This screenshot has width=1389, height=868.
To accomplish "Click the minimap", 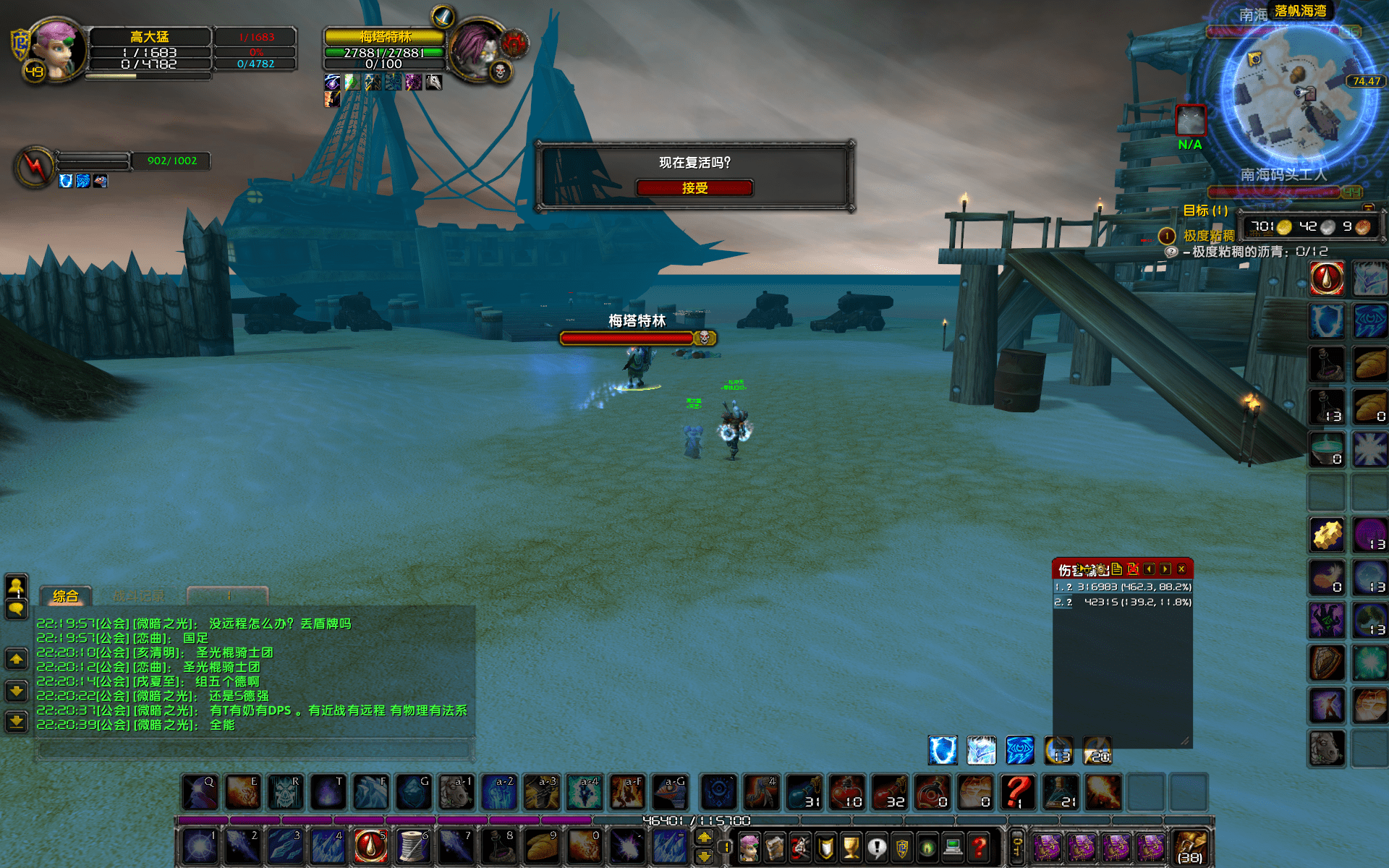I will point(1296,94).
